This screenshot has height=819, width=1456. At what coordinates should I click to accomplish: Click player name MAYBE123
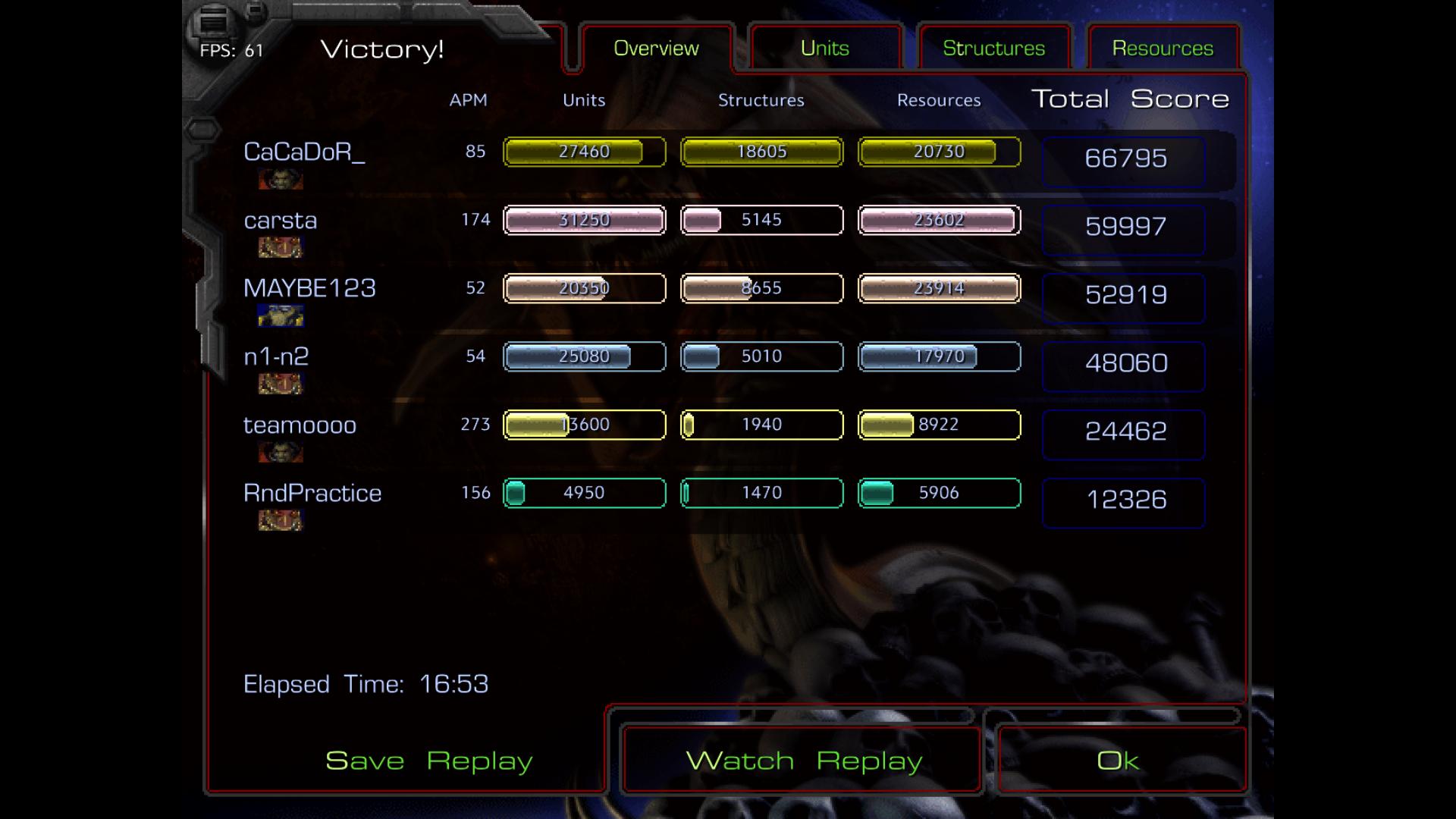coord(309,288)
